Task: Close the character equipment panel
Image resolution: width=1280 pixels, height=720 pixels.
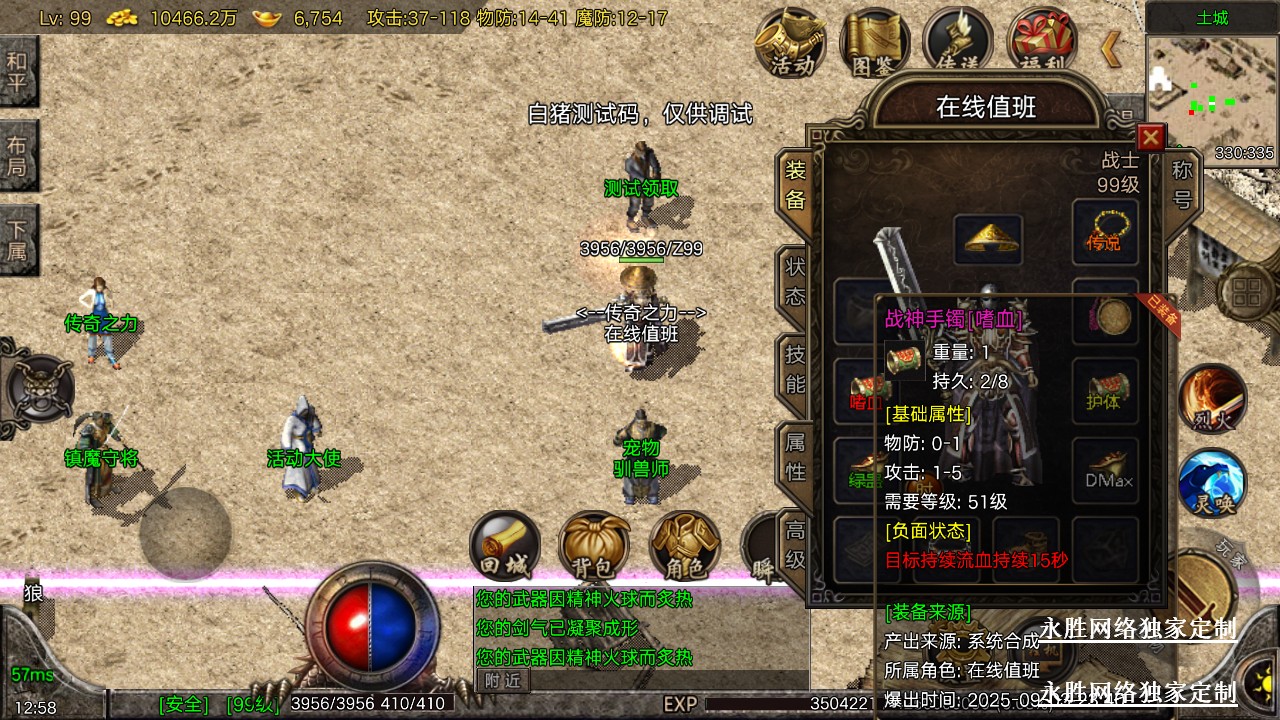Action: tap(1151, 137)
